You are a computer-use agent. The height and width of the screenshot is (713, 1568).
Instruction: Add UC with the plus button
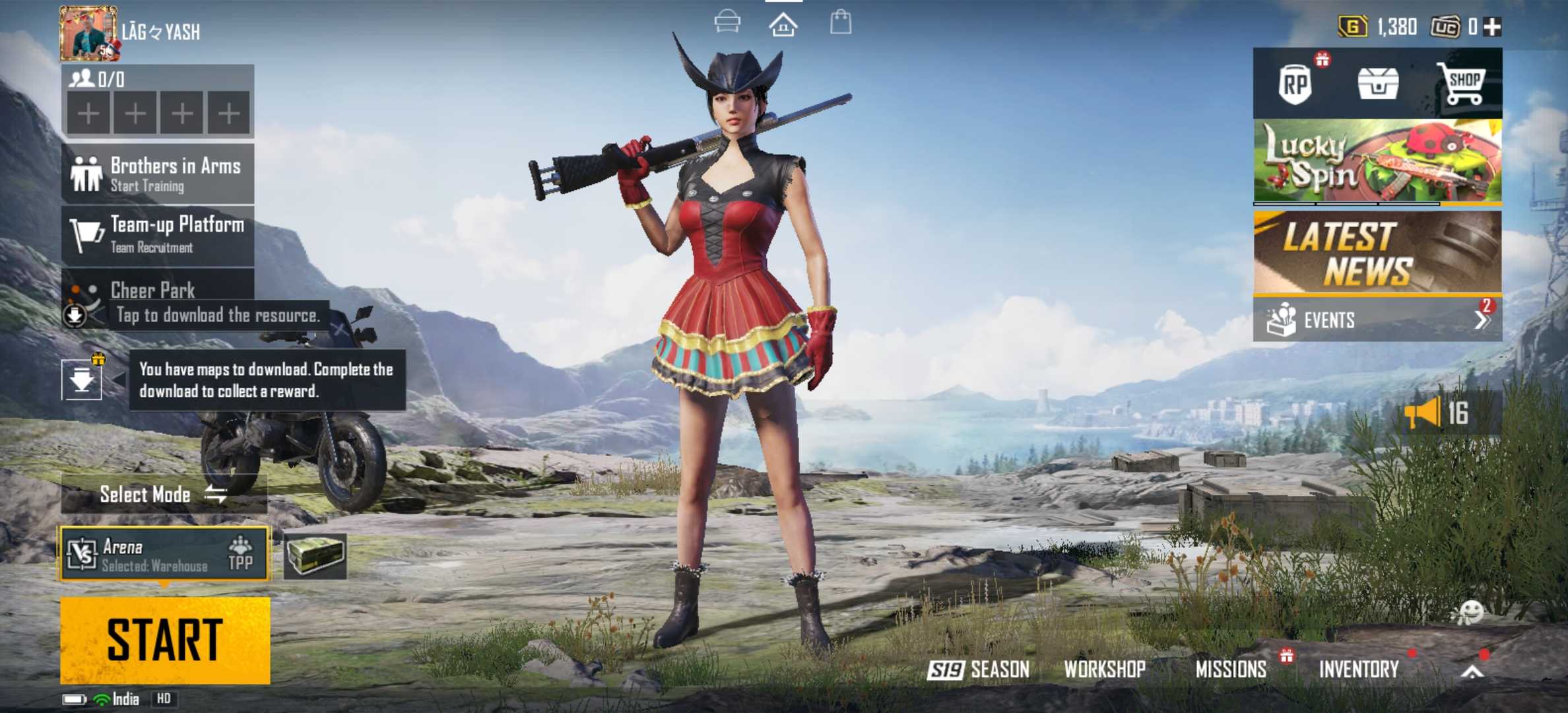click(x=1492, y=27)
